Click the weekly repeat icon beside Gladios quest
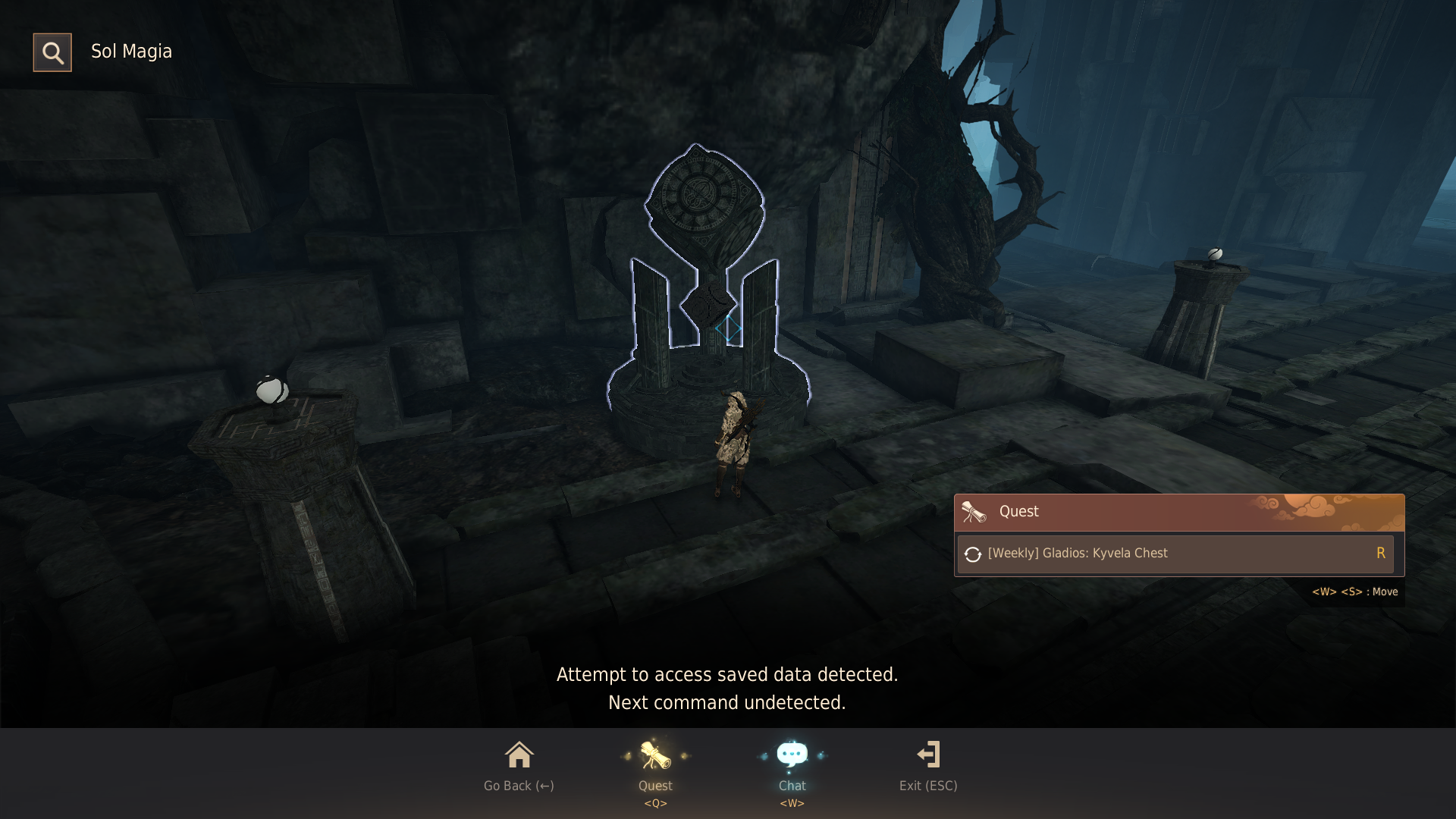Viewport: 1456px width, 819px height. (974, 553)
